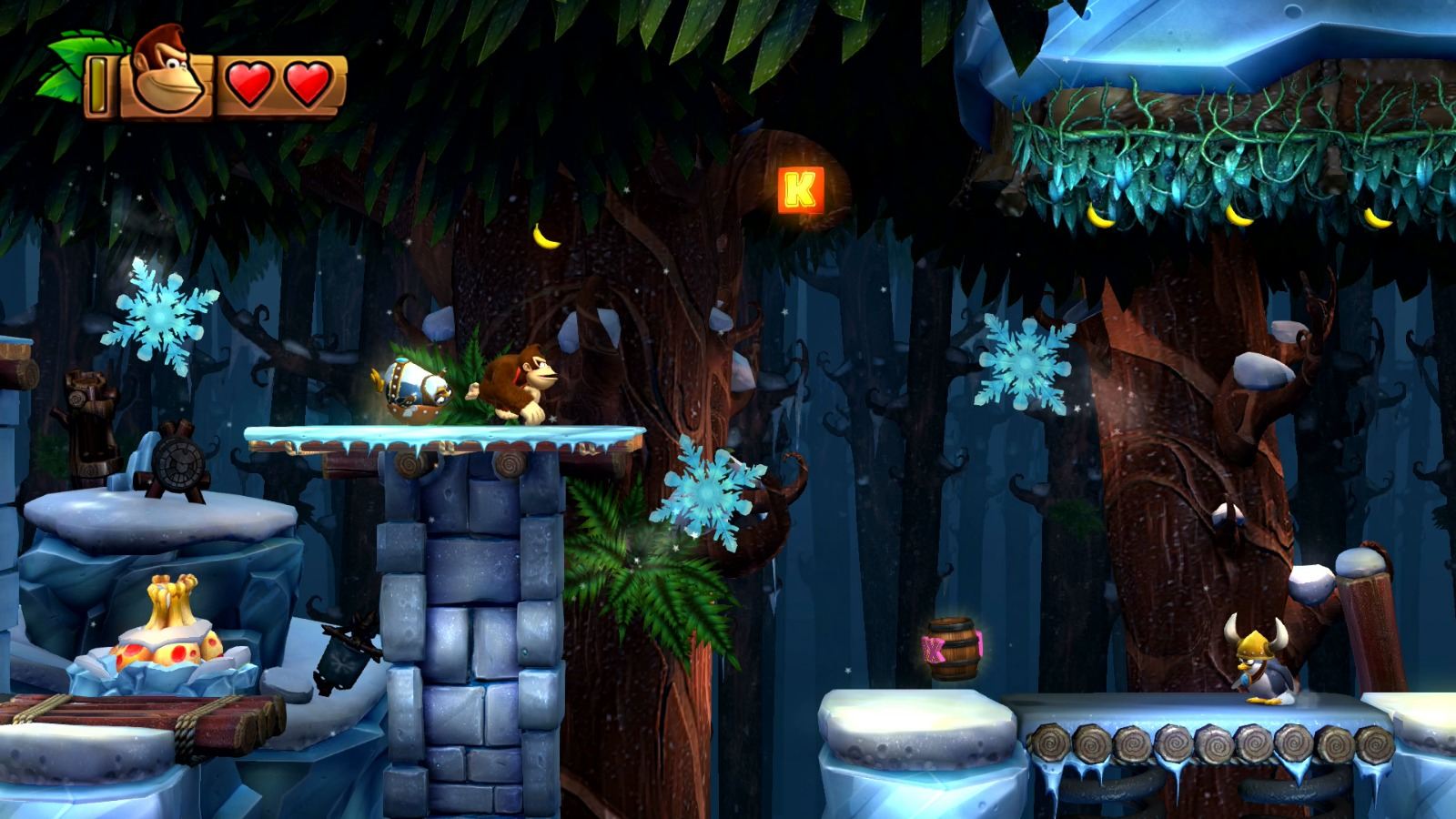Click the Donkey Kong portrait in the HUD
The height and width of the screenshot is (819, 1456).
[x=164, y=73]
